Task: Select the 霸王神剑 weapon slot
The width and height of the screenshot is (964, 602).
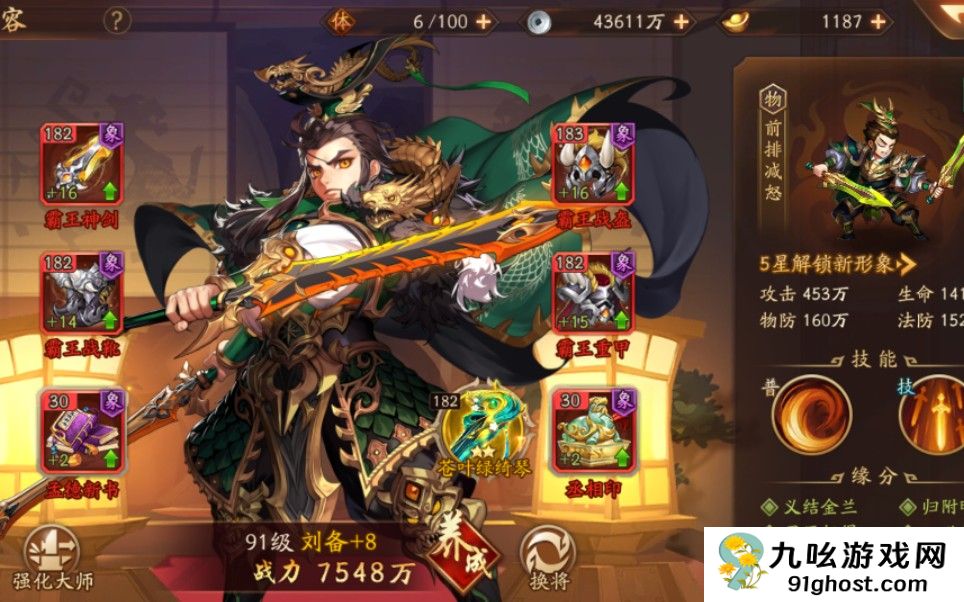Action: click(82, 165)
